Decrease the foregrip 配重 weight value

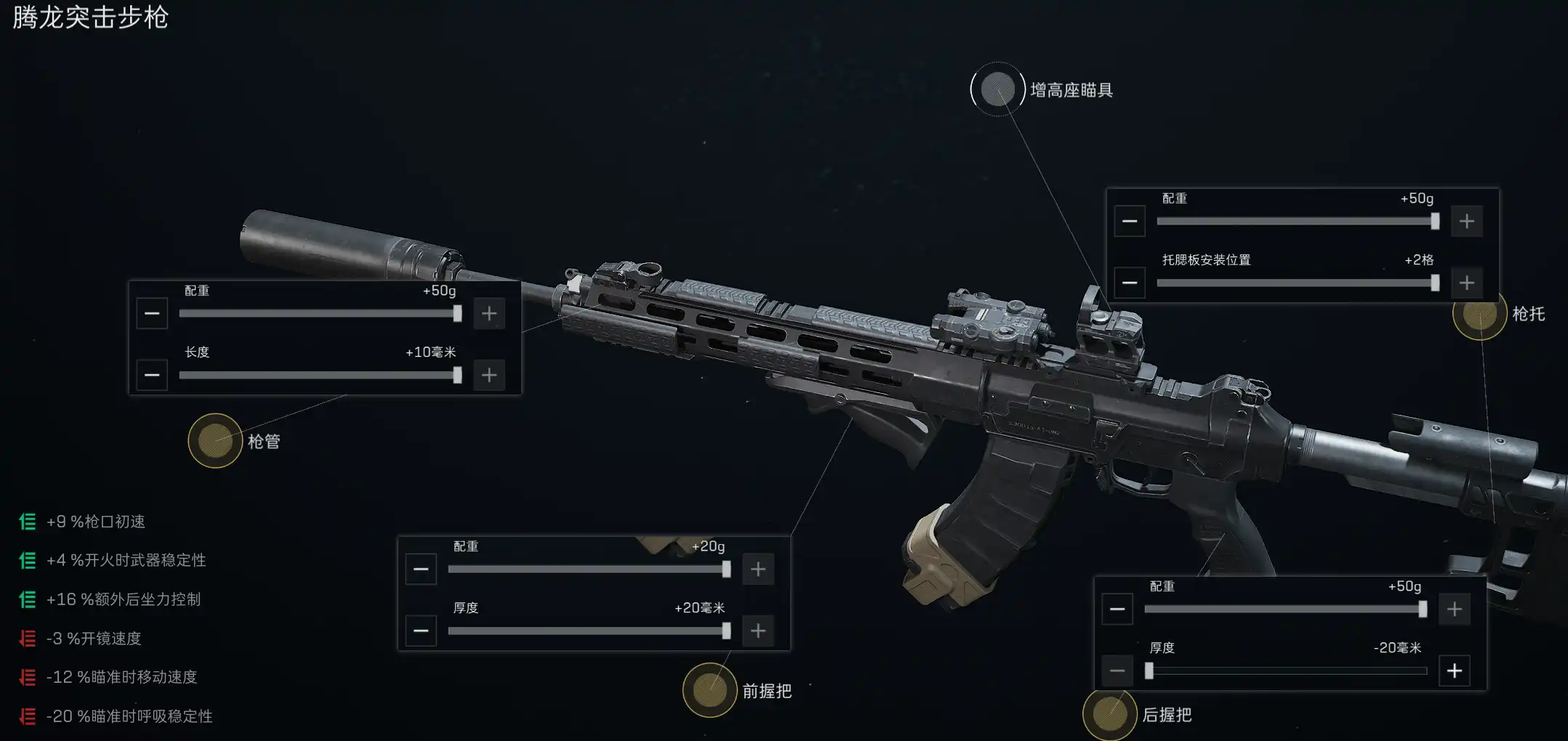[421, 570]
